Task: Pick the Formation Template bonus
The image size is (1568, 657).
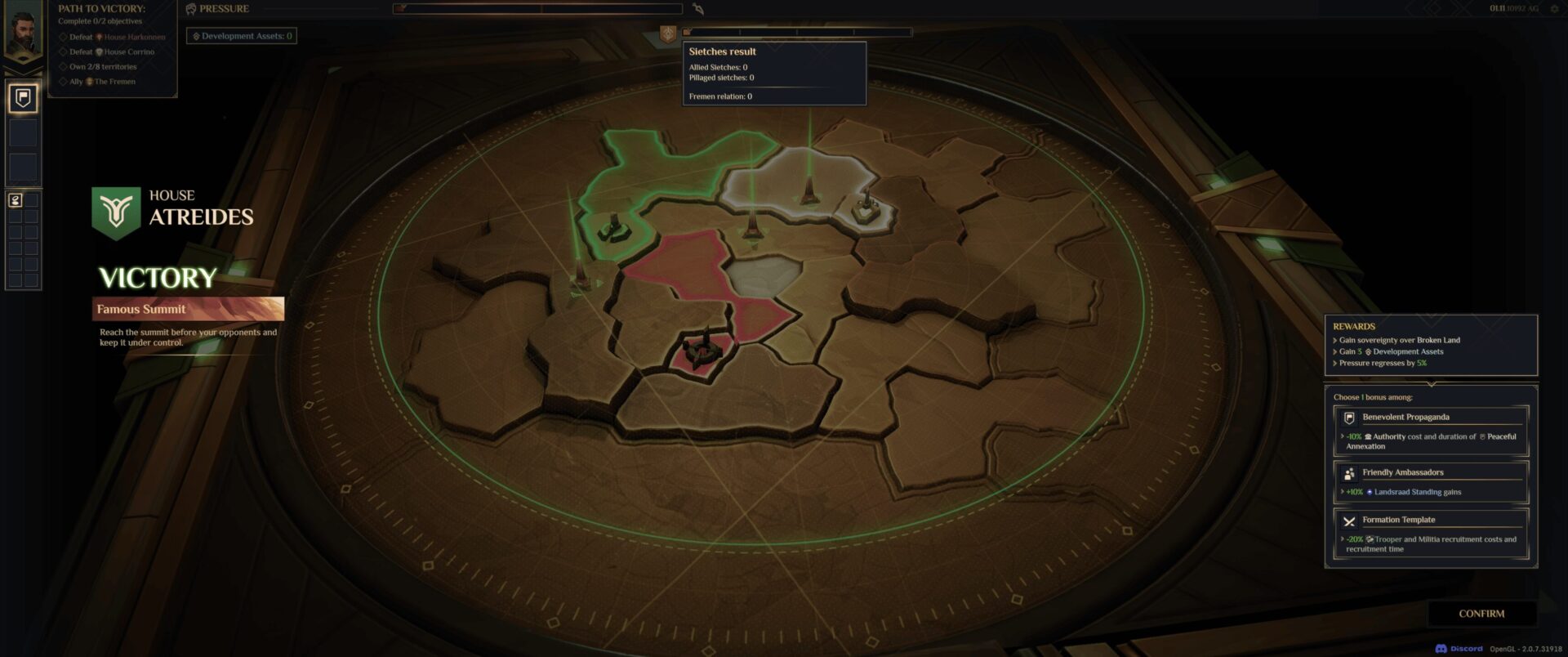Action: click(x=1431, y=533)
